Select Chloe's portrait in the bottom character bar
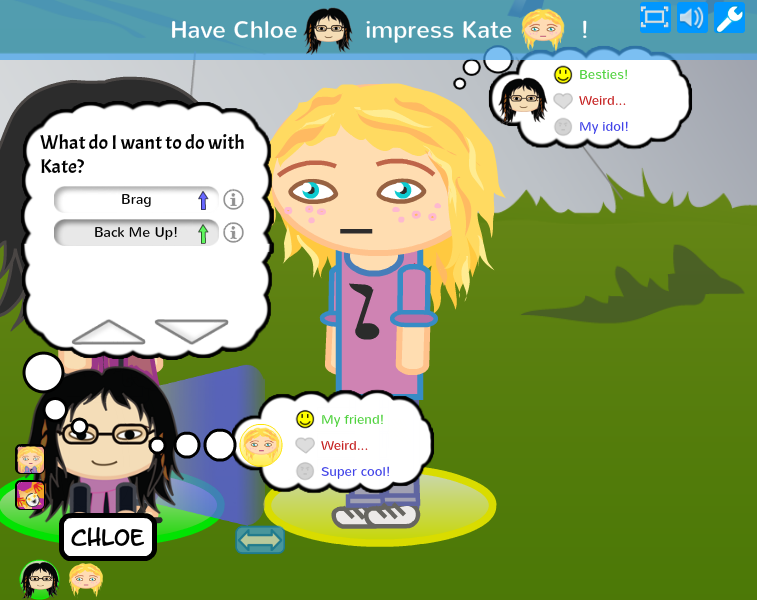The image size is (757, 600). click(40, 579)
